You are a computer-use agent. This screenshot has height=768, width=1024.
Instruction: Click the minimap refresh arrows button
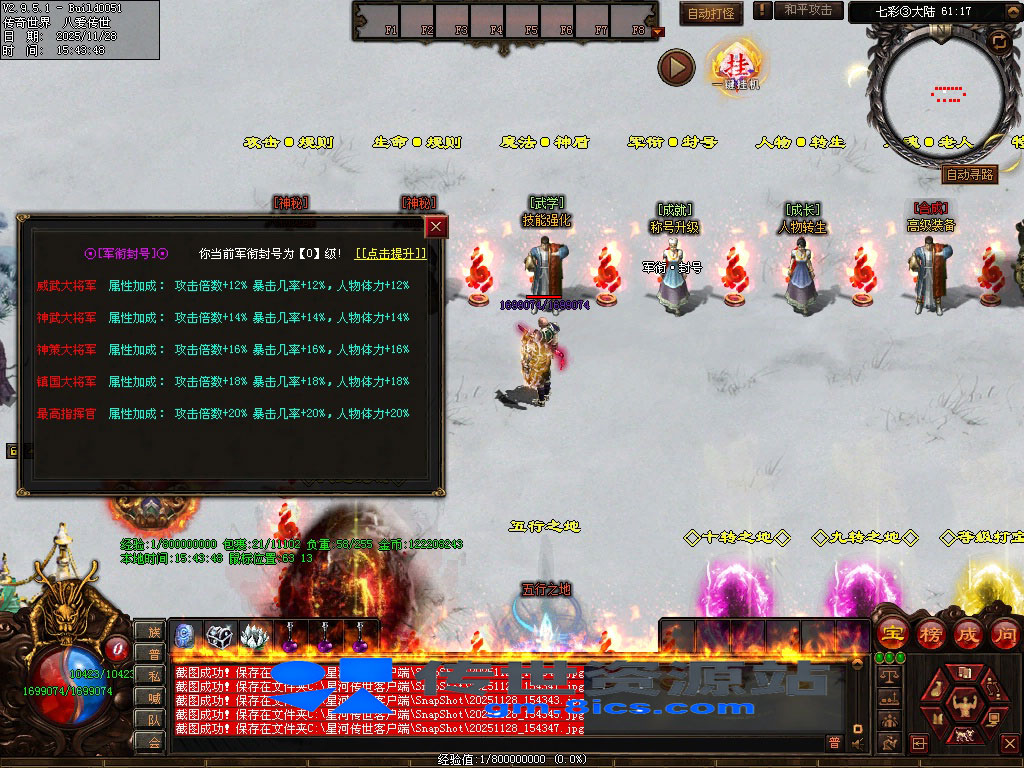tap(998, 41)
